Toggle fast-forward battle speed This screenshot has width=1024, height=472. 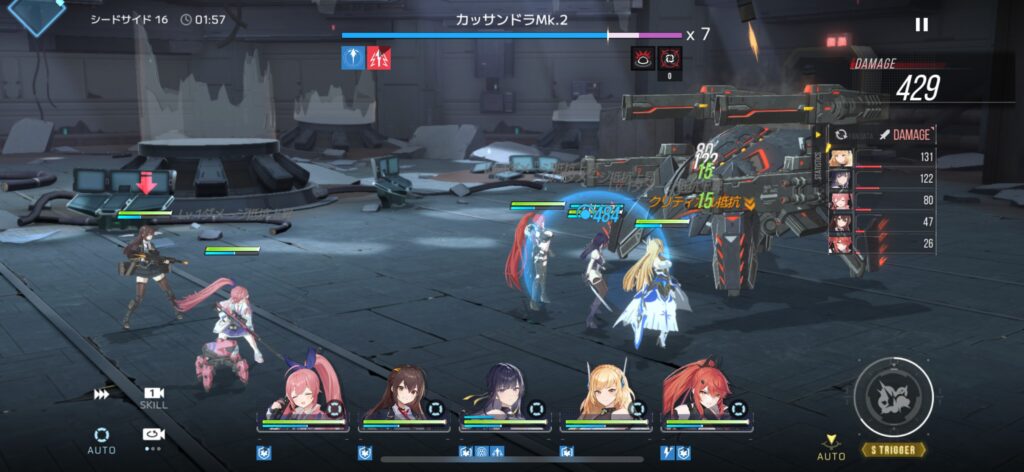[x=101, y=395]
